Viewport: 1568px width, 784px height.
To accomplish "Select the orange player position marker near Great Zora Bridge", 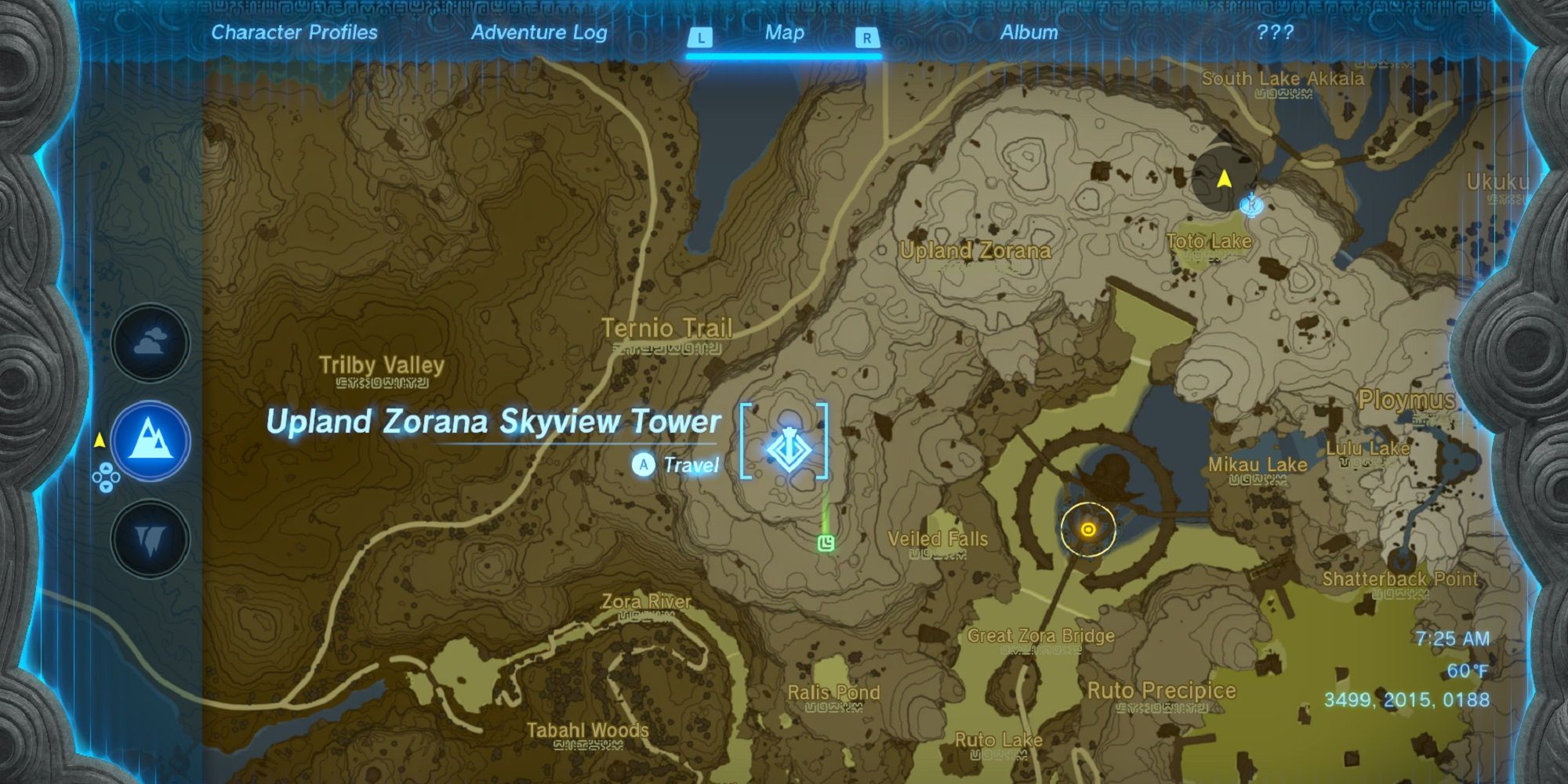I will (1088, 530).
